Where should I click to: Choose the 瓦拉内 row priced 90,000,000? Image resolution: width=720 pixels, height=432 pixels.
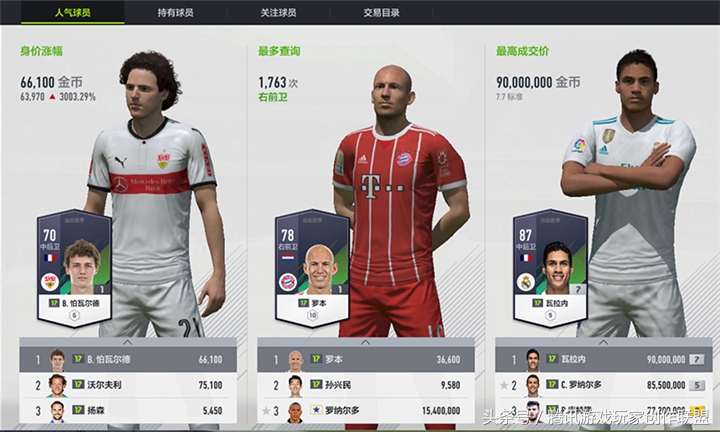coord(603,359)
